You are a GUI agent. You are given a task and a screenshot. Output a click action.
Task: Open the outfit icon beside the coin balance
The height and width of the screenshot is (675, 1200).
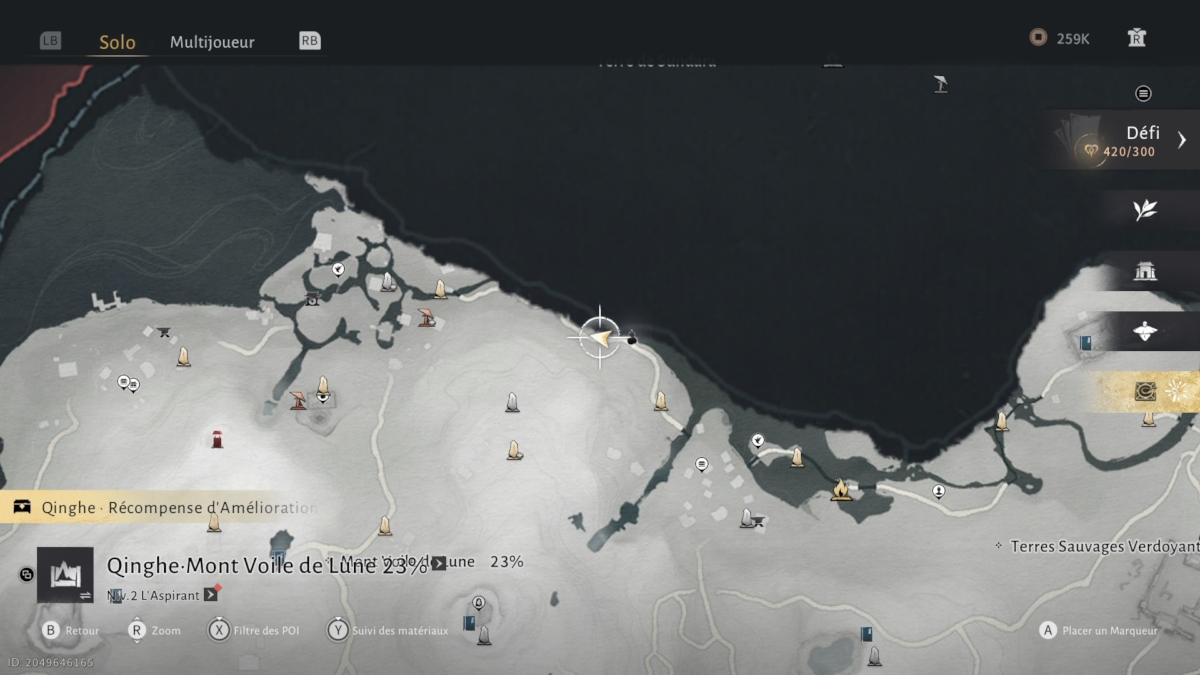click(1136, 38)
